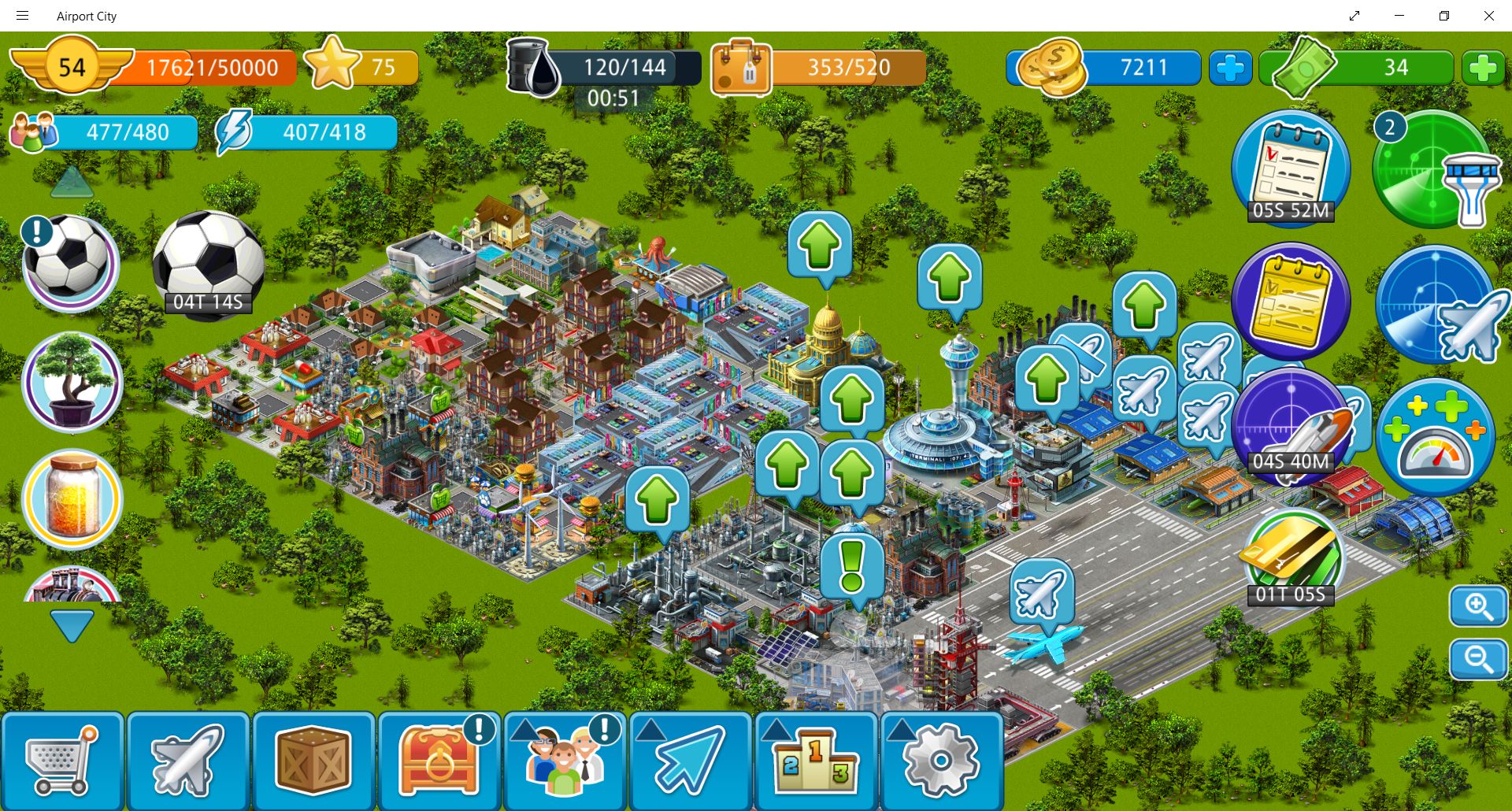Open the wooden crate warehouse
Image resolution: width=1512 pixels, height=811 pixels.
point(313,761)
